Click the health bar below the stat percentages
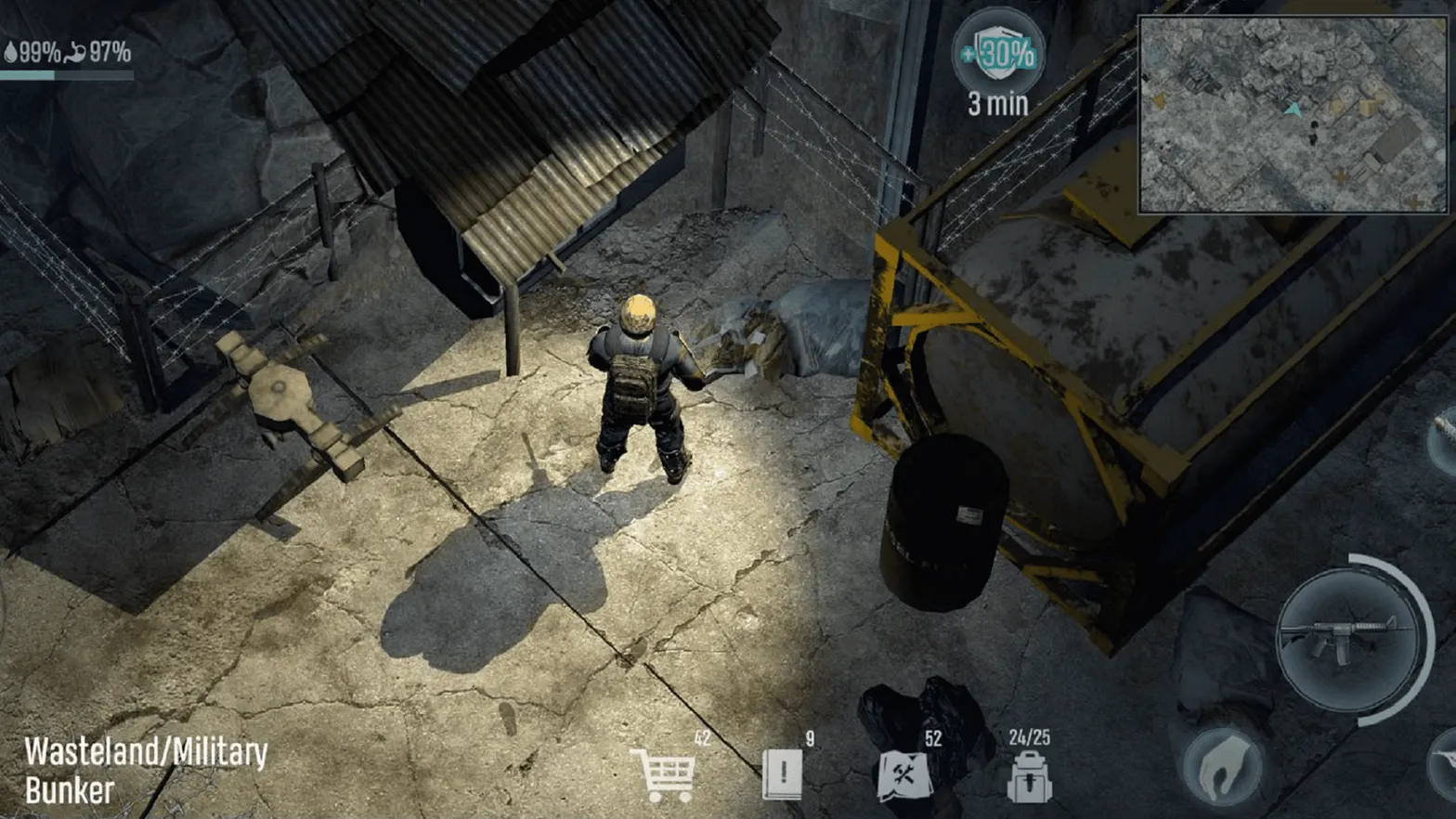The height and width of the screenshot is (819, 1456). tap(65, 74)
